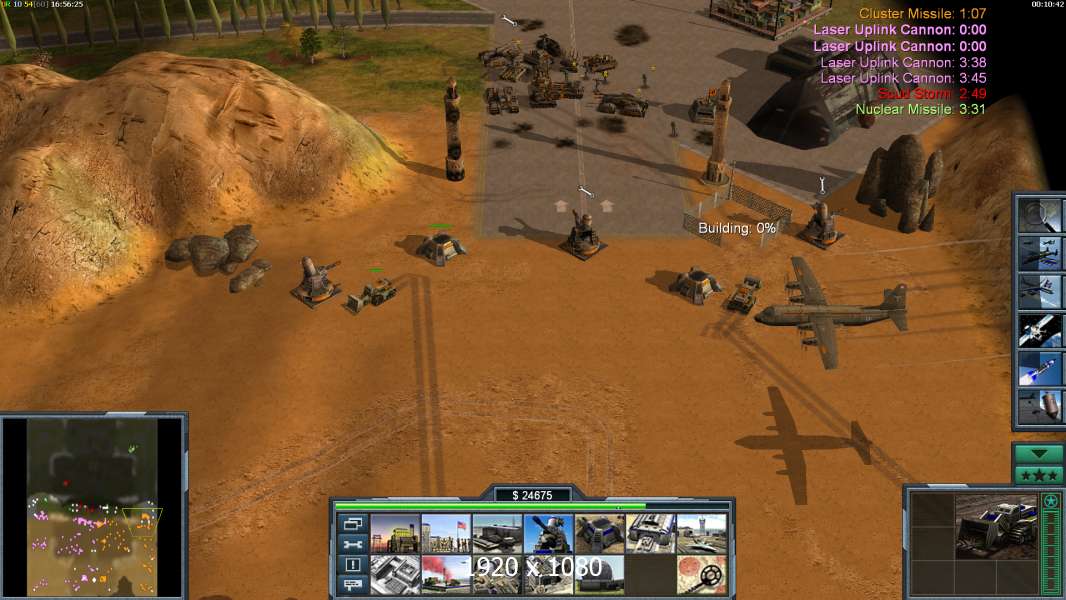Screen dimensions: 1066x600
Task: Choose the Patriot missile battery build icon
Action: (548, 534)
